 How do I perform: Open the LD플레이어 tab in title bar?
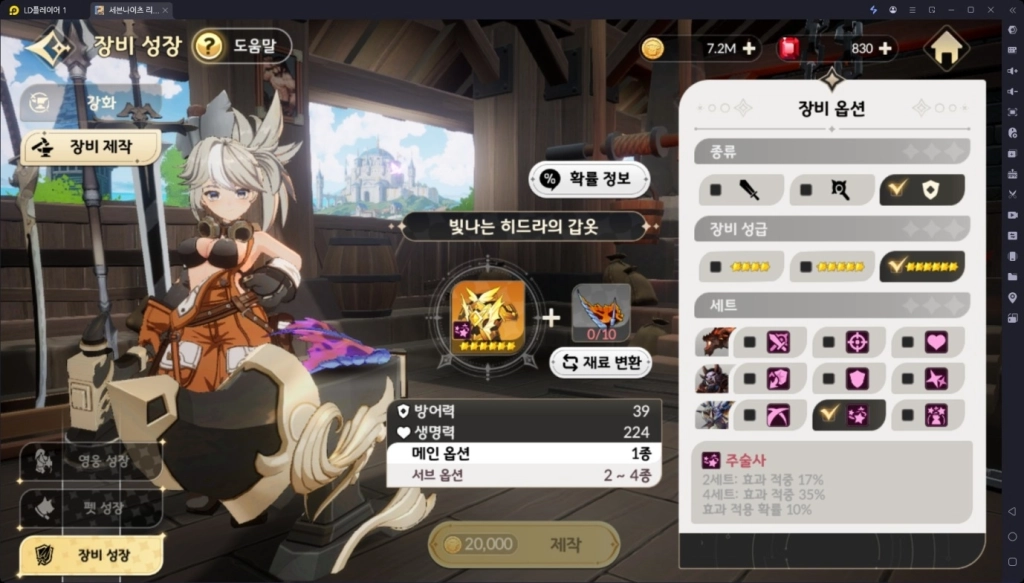[42, 9]
